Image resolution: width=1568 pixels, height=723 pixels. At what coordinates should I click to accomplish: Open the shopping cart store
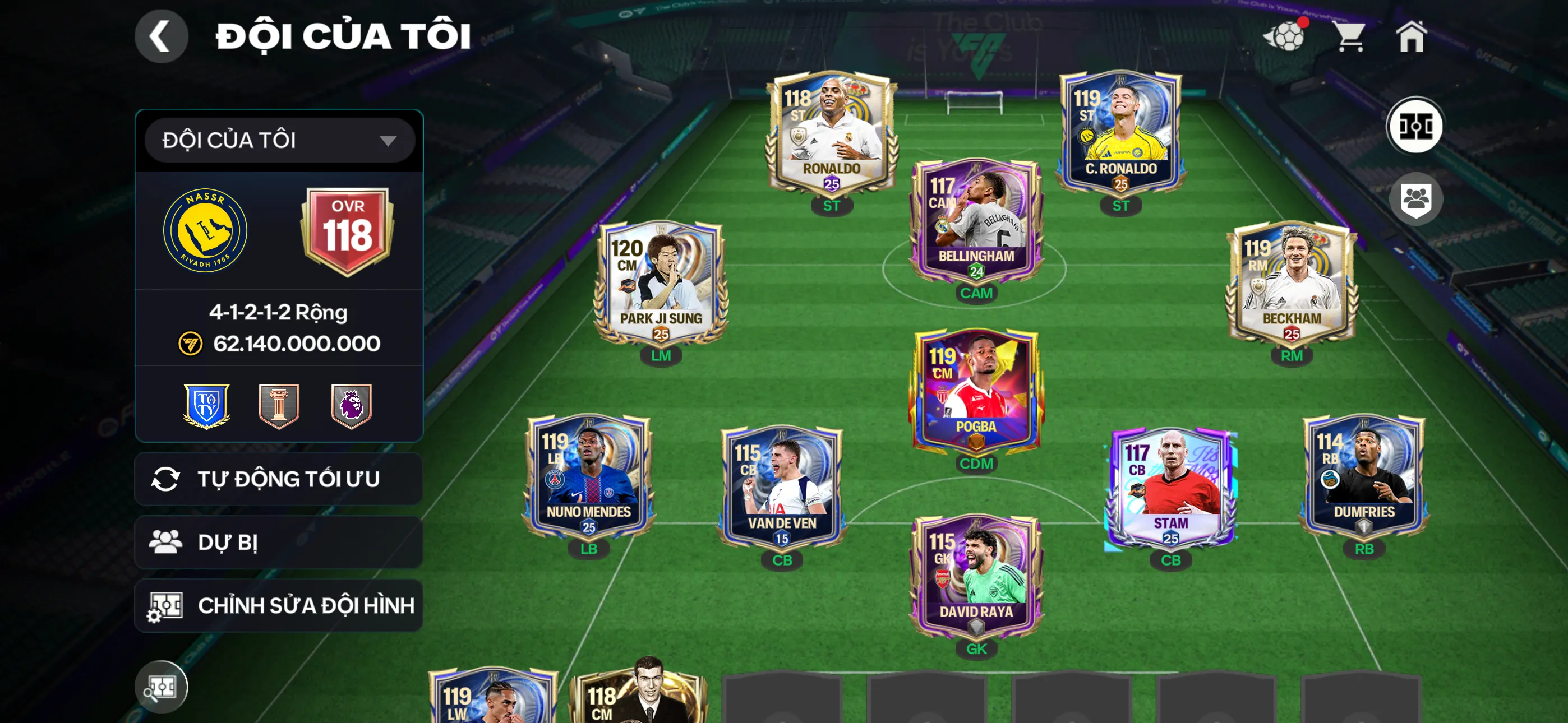(x=1350, y=36)
